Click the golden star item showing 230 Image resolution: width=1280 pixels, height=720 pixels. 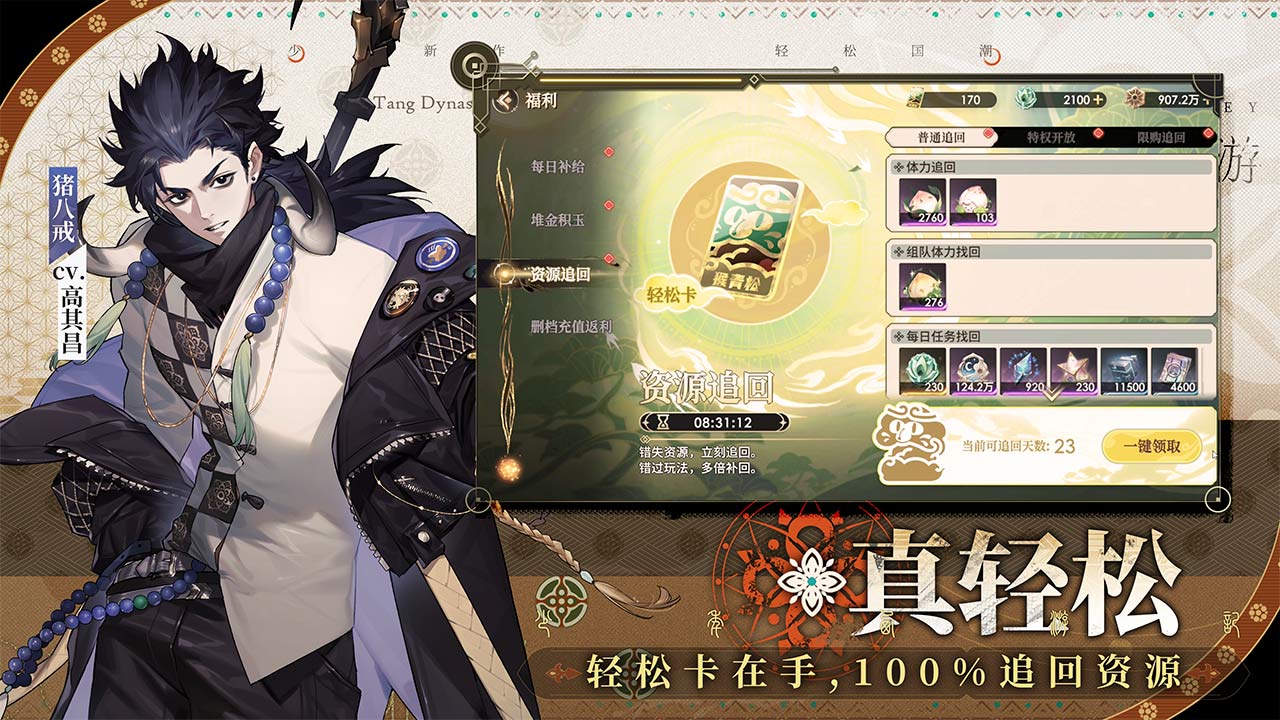[x=1074, y=368]
